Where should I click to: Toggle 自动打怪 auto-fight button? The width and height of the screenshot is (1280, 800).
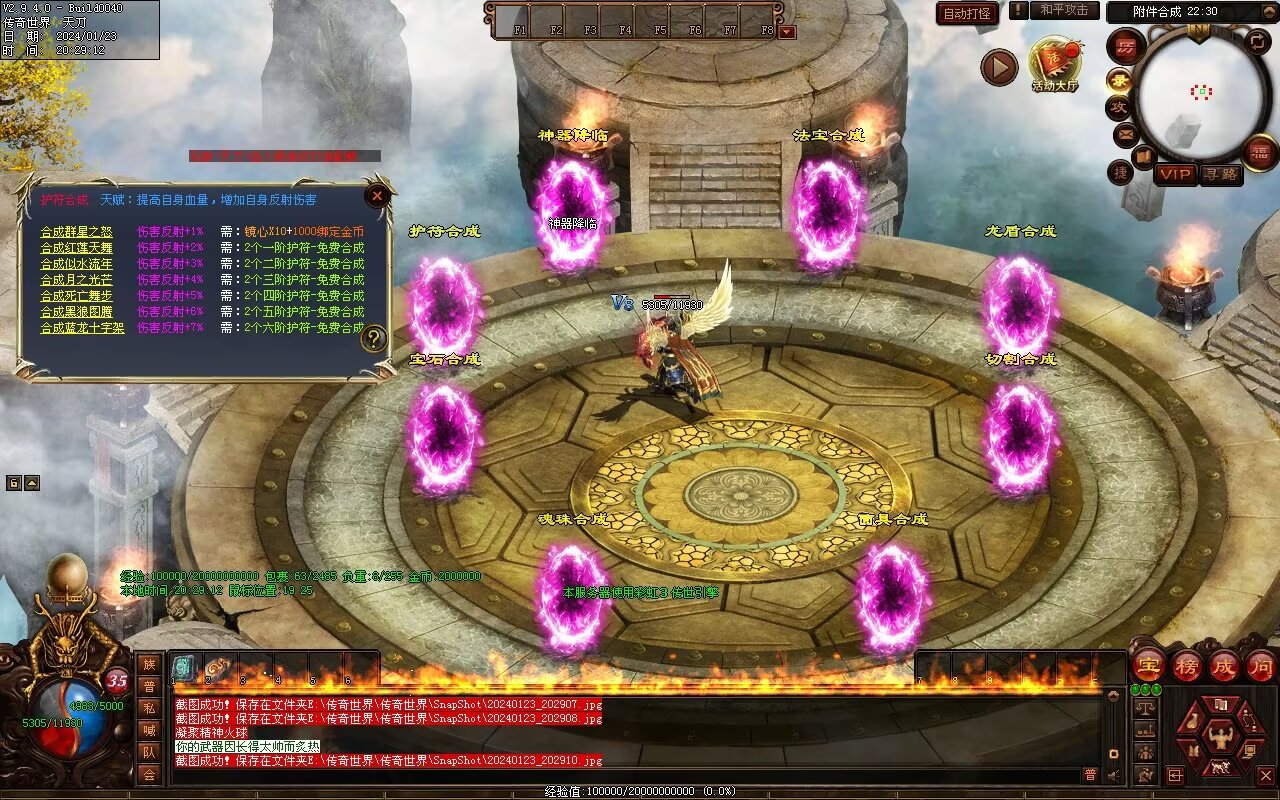967,13
